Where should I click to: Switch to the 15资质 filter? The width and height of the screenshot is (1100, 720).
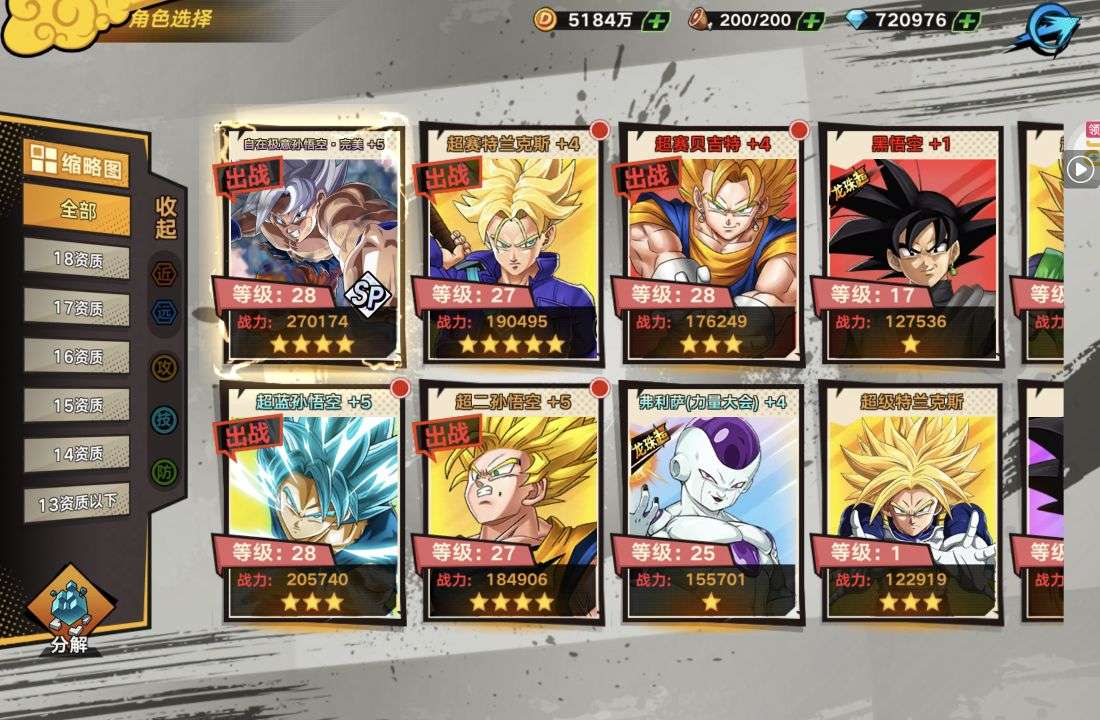click(77, 405)
